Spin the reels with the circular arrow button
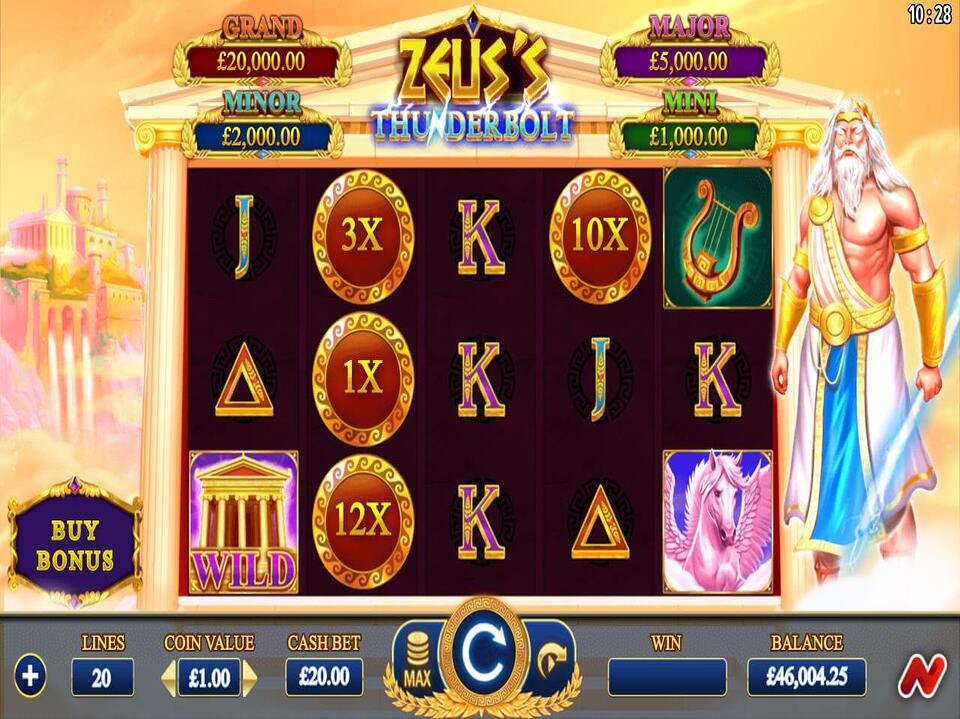The image size is (960, 719). 482,653
